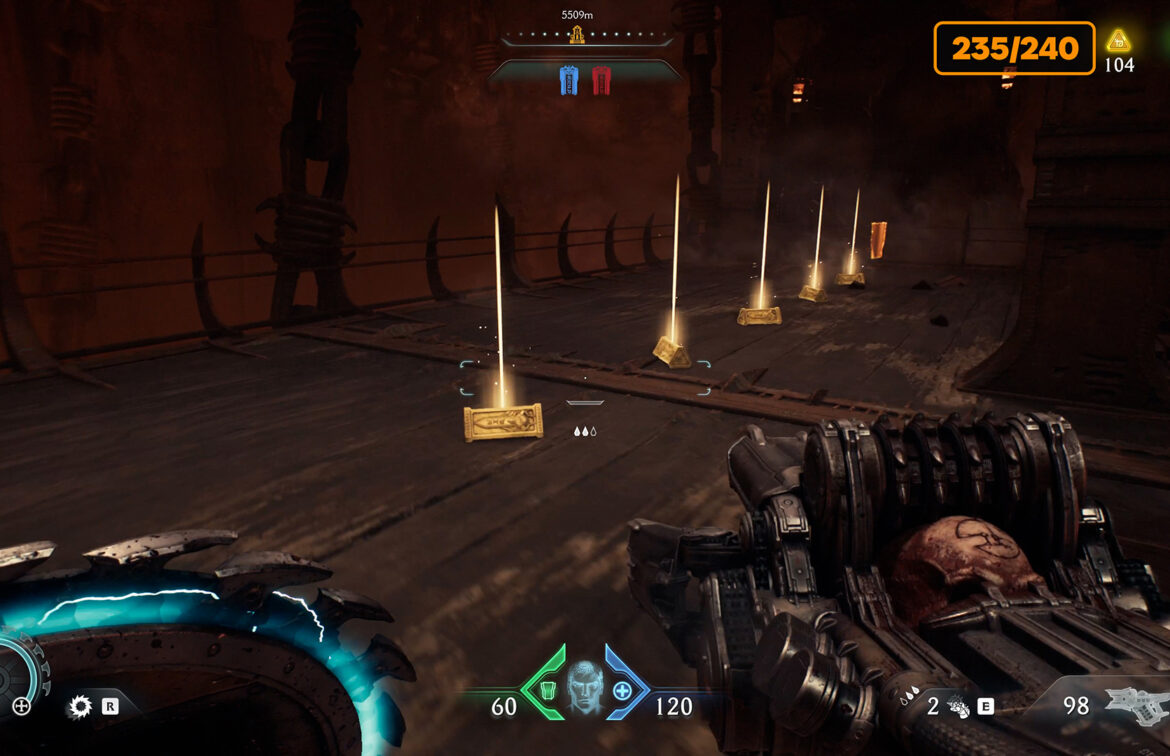
Task: Click the gold currency triangle icon
Action: click(1119, 41)
